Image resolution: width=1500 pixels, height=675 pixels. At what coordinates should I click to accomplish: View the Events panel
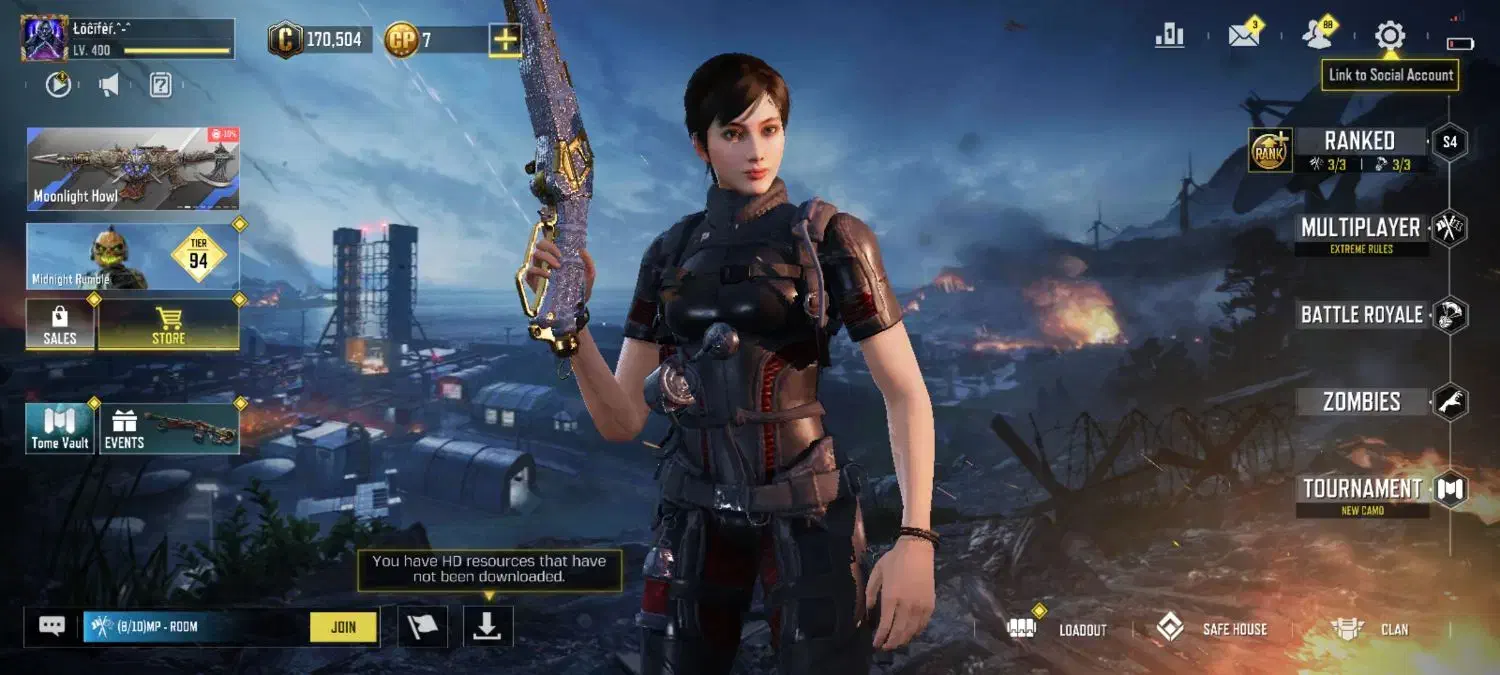pyautogui.click(x=169, y=428)
